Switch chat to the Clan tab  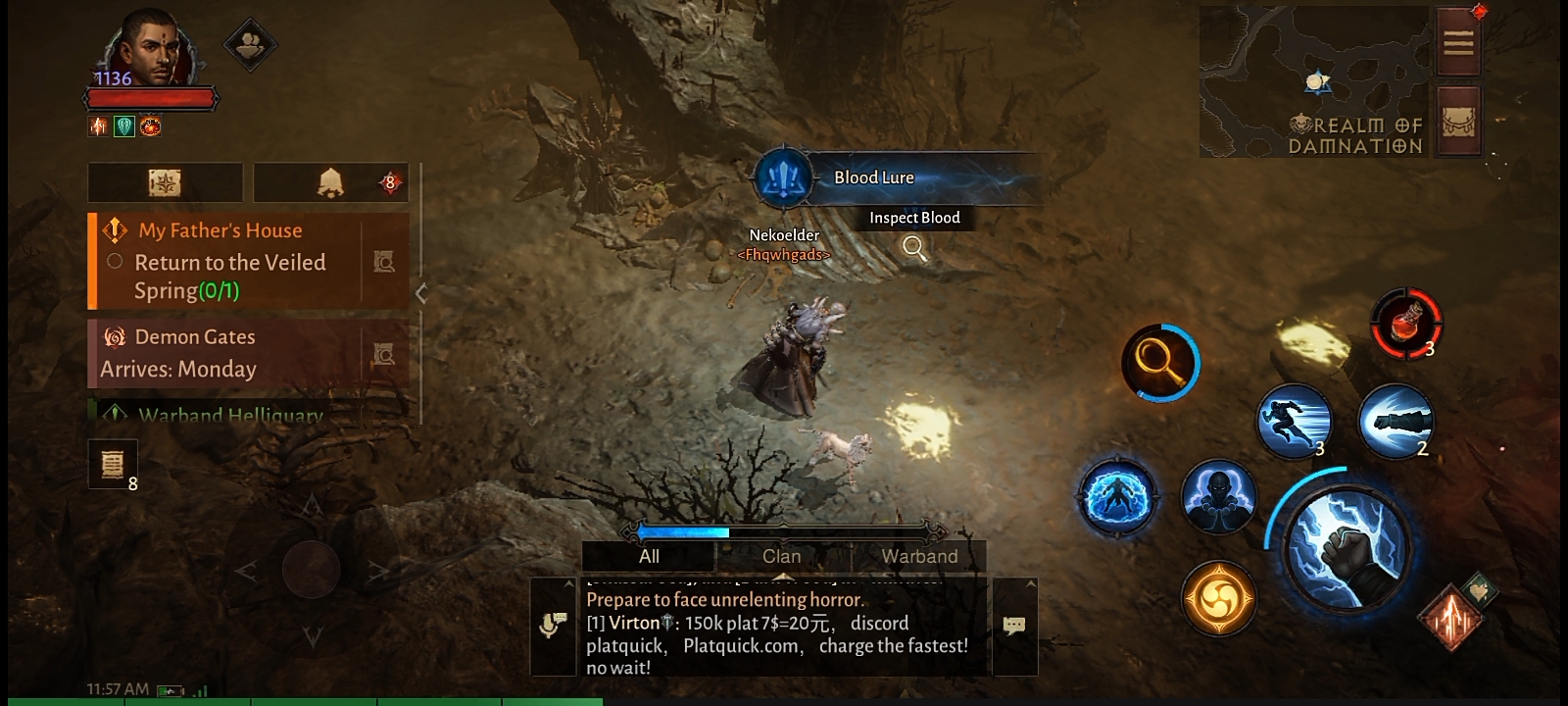(x=782, y=556)
